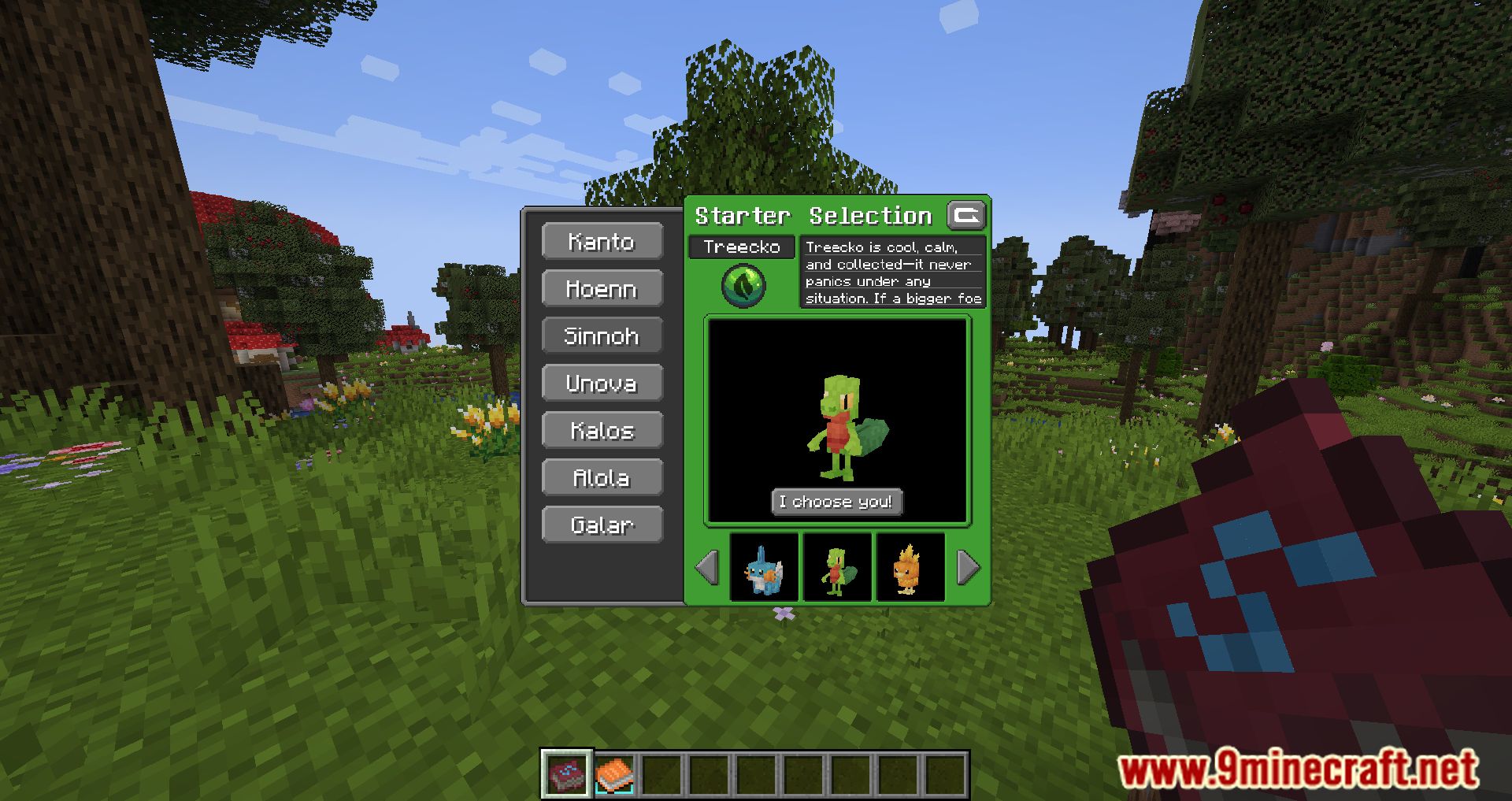
Task: Select the Kanto region
Action: click(x=602, y=241)
